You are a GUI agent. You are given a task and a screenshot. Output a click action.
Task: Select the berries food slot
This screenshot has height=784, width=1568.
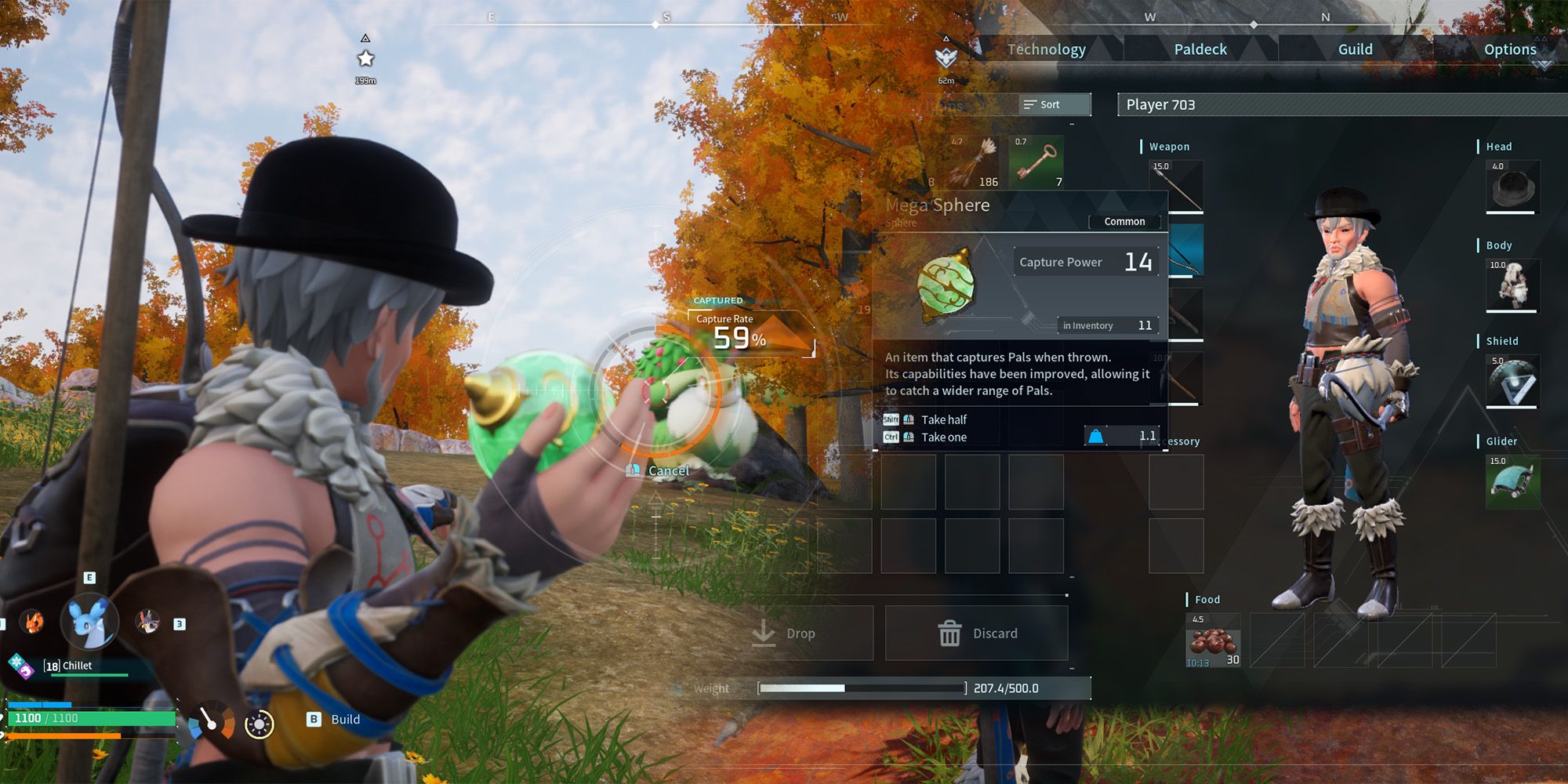point(1213,641)
